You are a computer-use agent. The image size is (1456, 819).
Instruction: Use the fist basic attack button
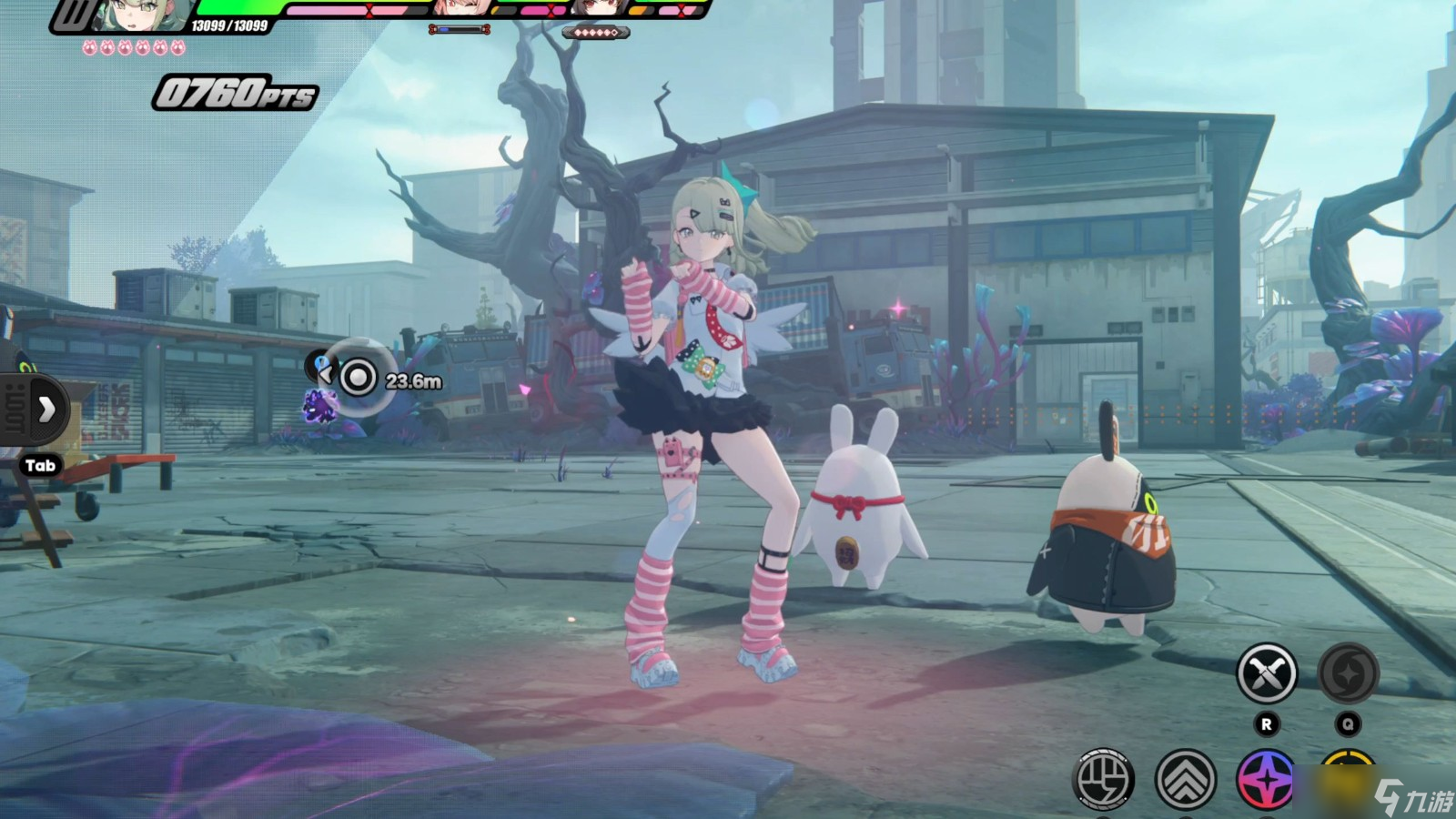pos(1105,779)
